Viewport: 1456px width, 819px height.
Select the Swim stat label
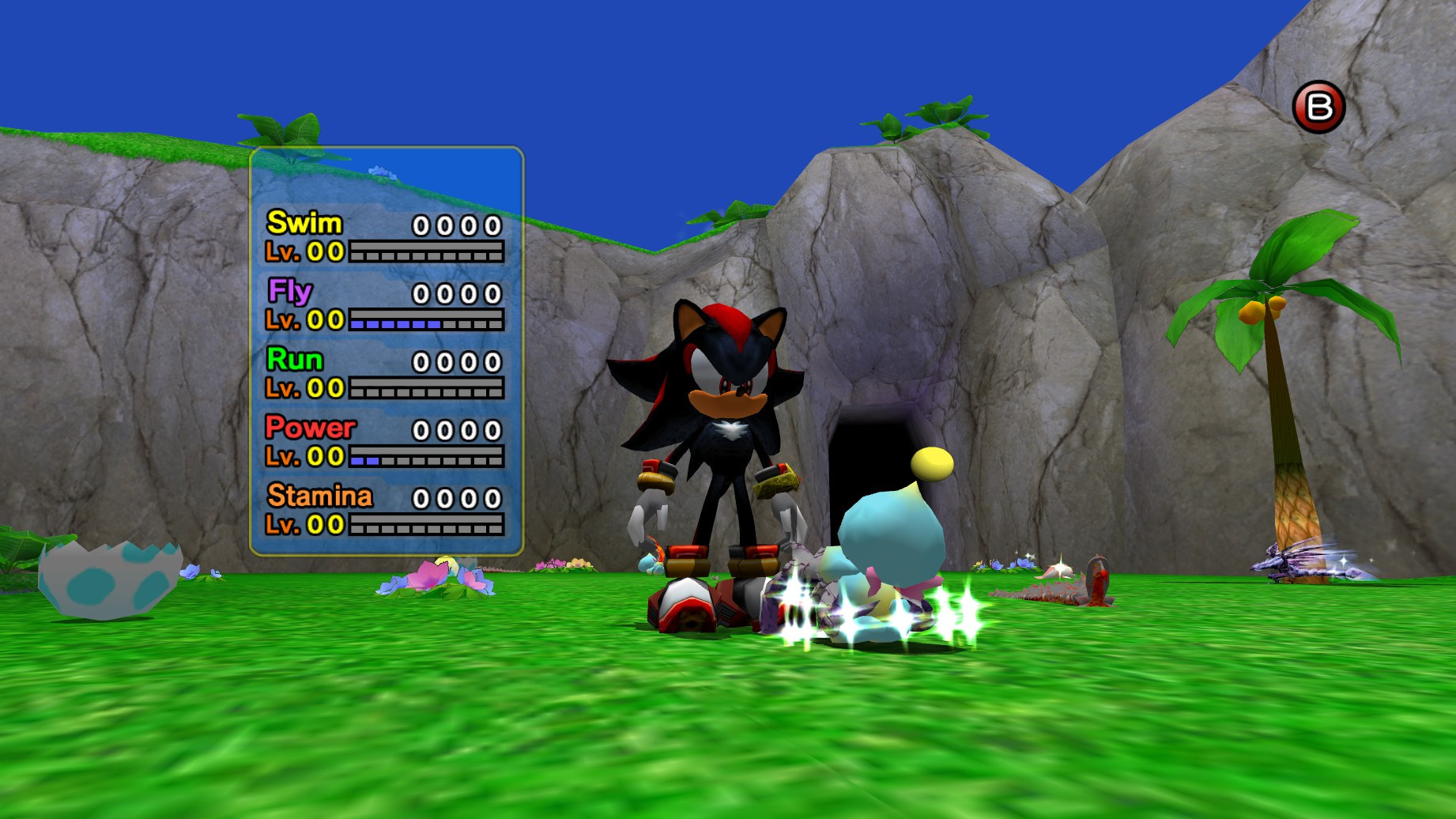(304, 224)
